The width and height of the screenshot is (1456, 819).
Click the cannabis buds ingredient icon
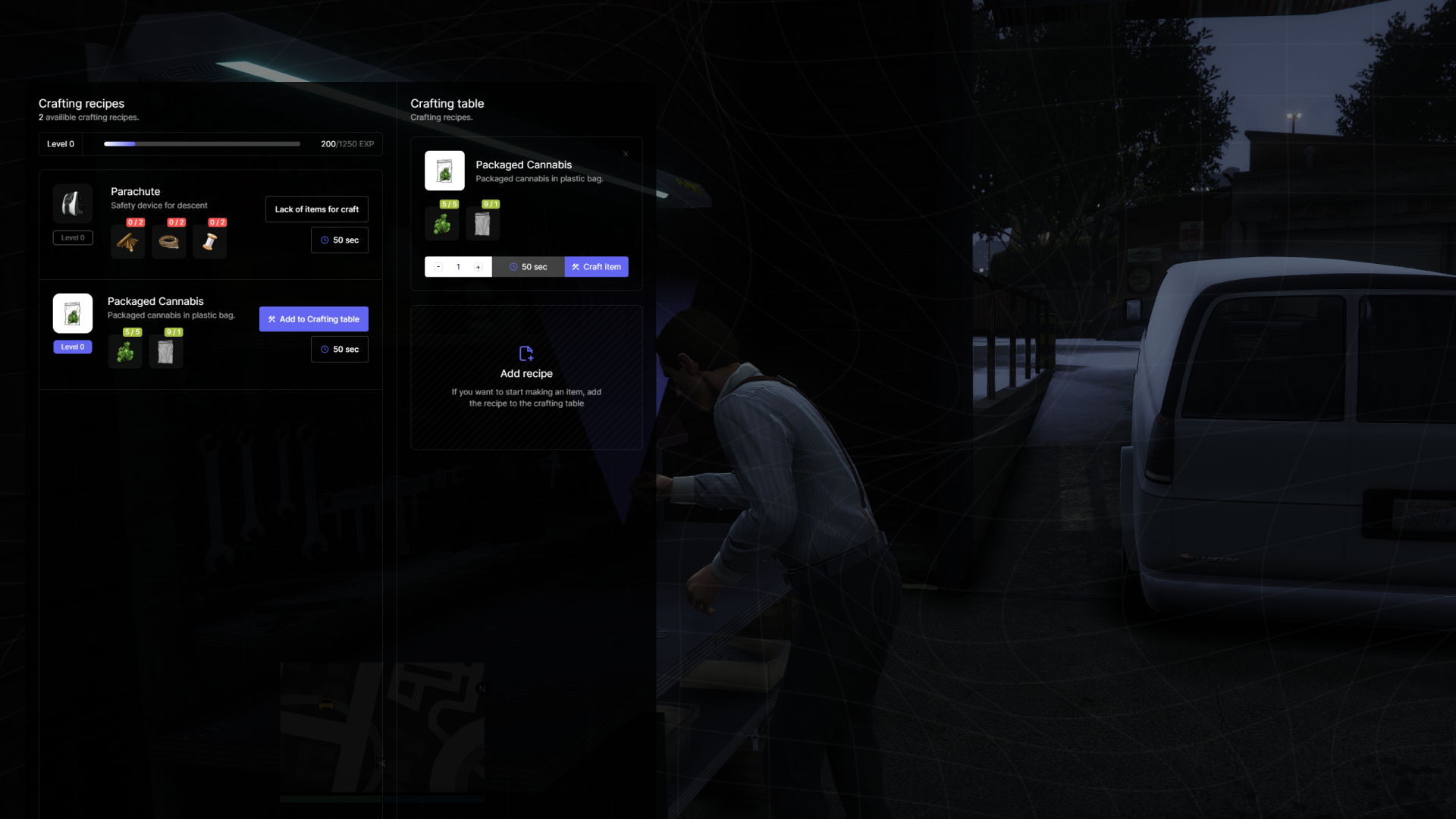(x=125, y=351)
